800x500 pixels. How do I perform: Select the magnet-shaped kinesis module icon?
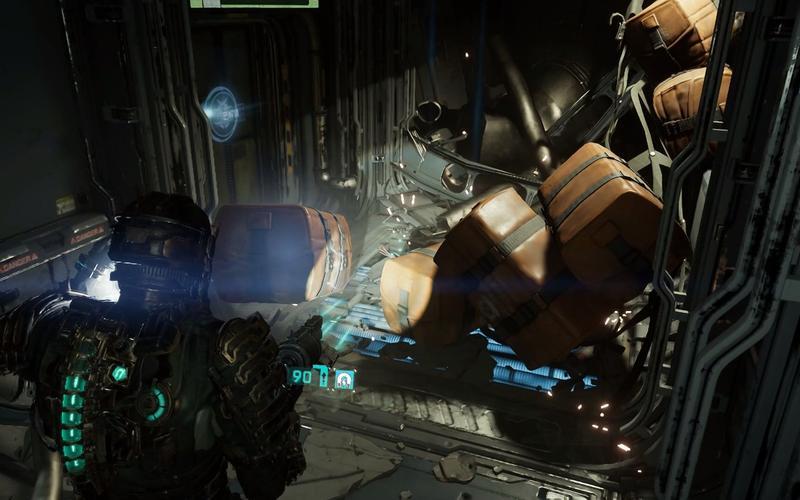pyautogui.click(x=344, y=379)
